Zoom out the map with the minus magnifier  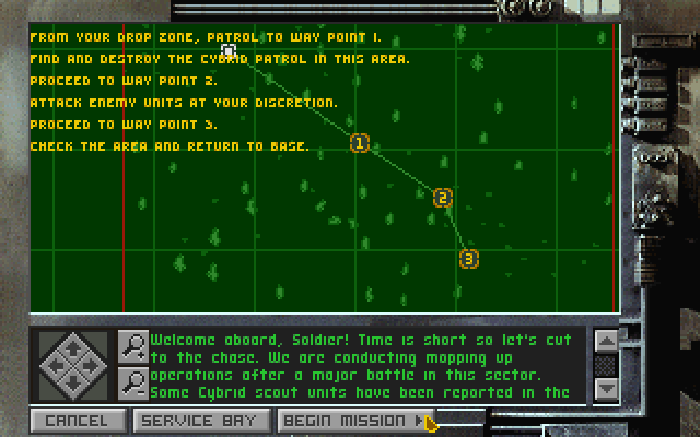click(132, 383)
